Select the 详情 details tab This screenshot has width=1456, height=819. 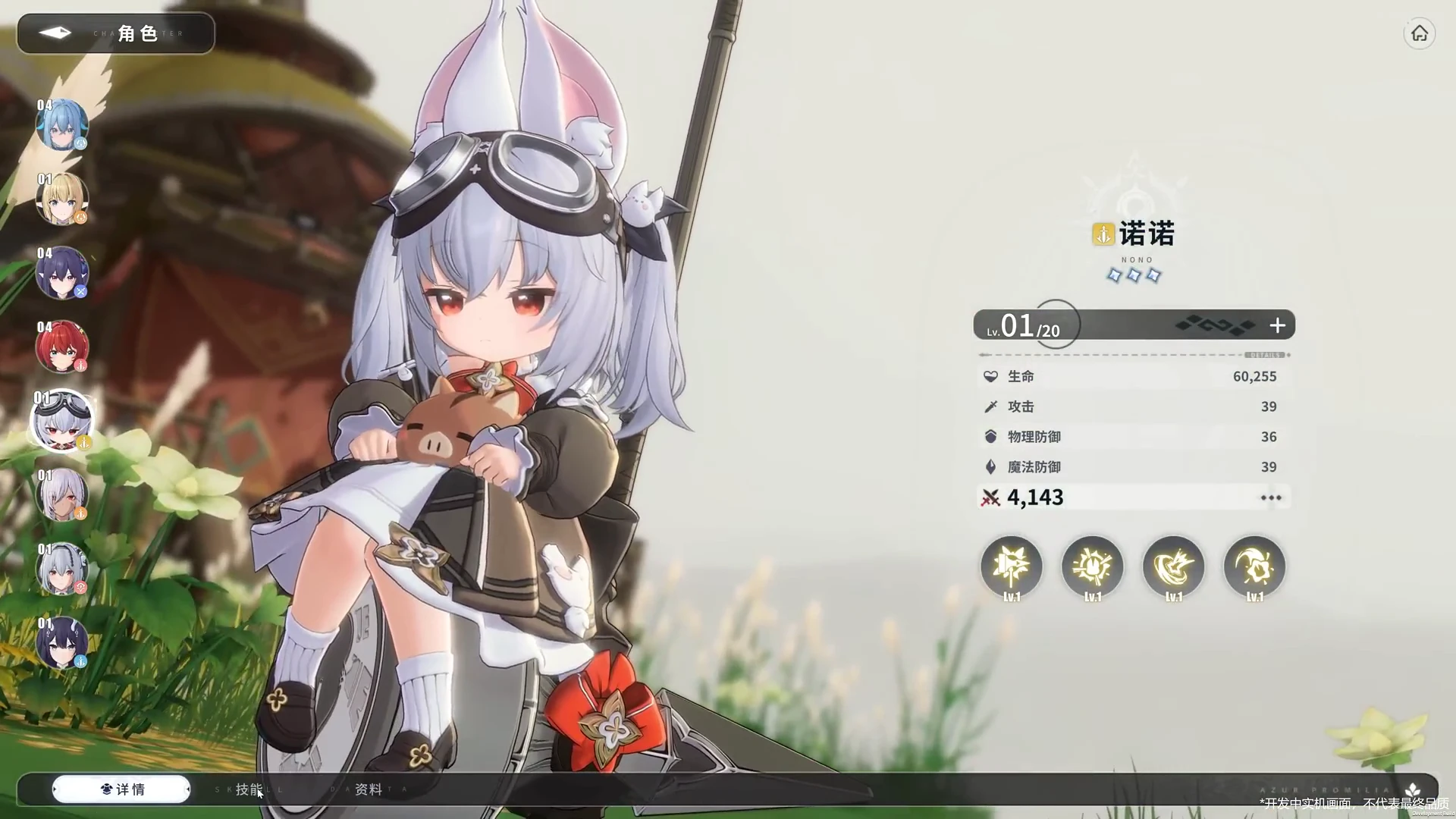tap(121, 789)
